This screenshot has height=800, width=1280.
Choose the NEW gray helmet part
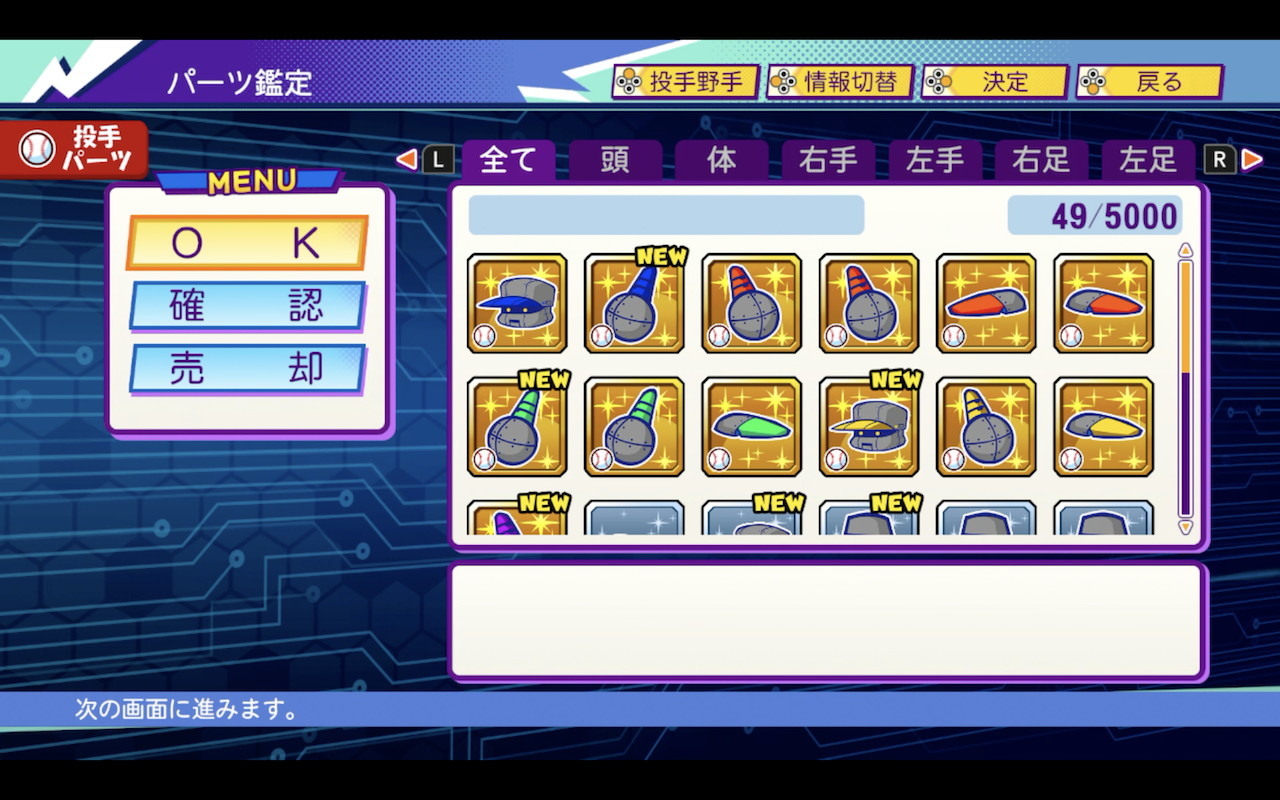(868, 425)
